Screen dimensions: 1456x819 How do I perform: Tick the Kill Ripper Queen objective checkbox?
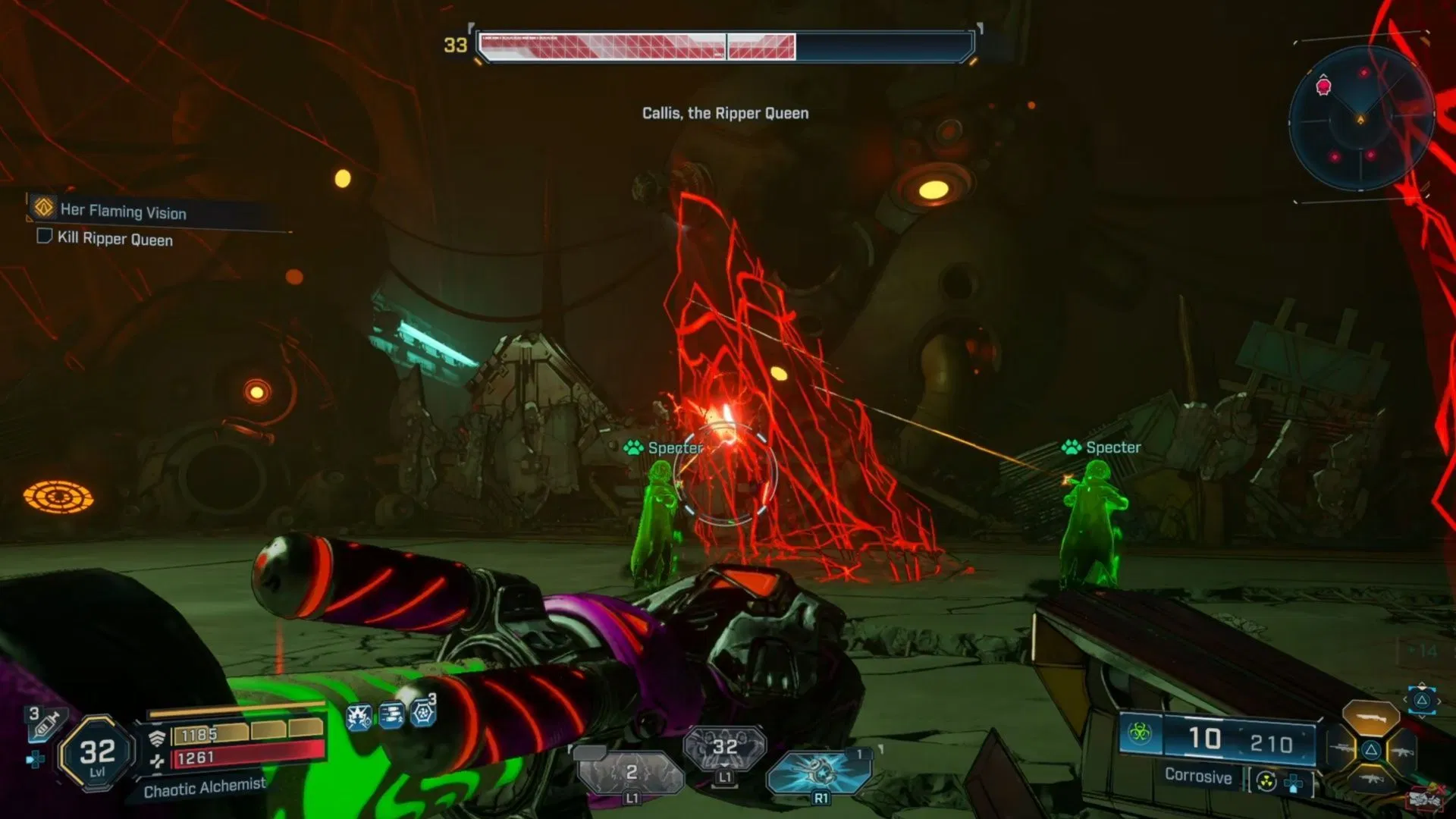45,237
